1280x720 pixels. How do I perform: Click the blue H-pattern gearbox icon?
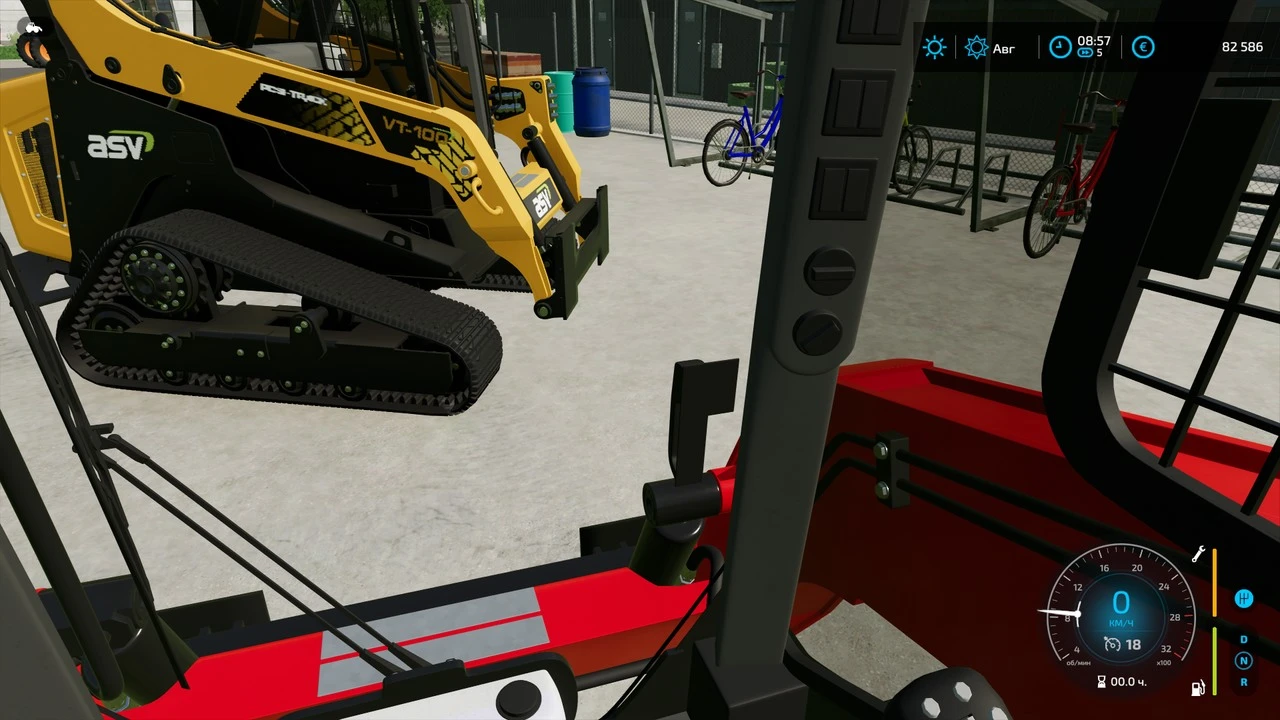pyautogui.click(x=1244, y=598)
